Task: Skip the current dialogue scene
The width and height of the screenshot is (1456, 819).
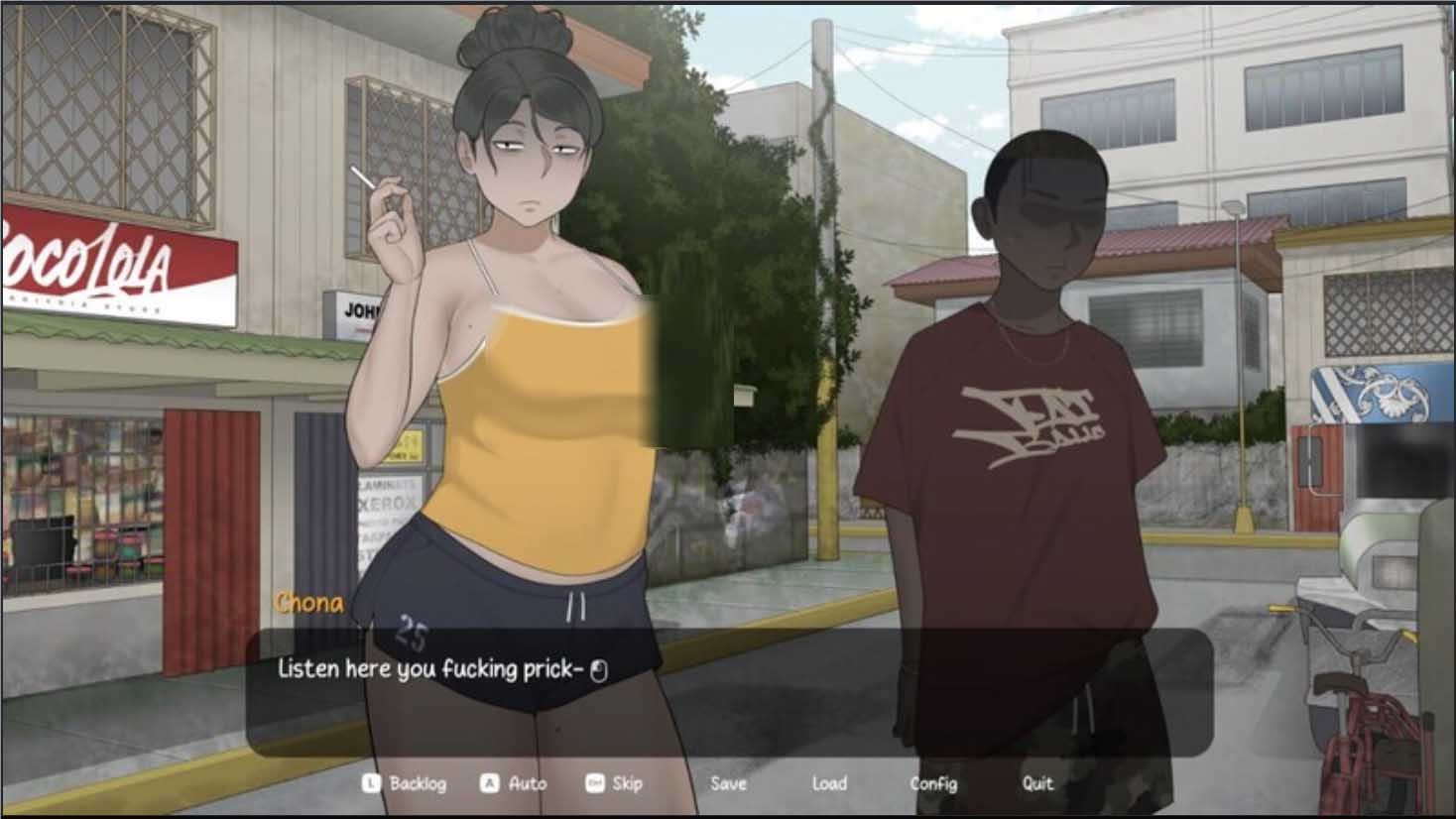Action: coord(629,783)
